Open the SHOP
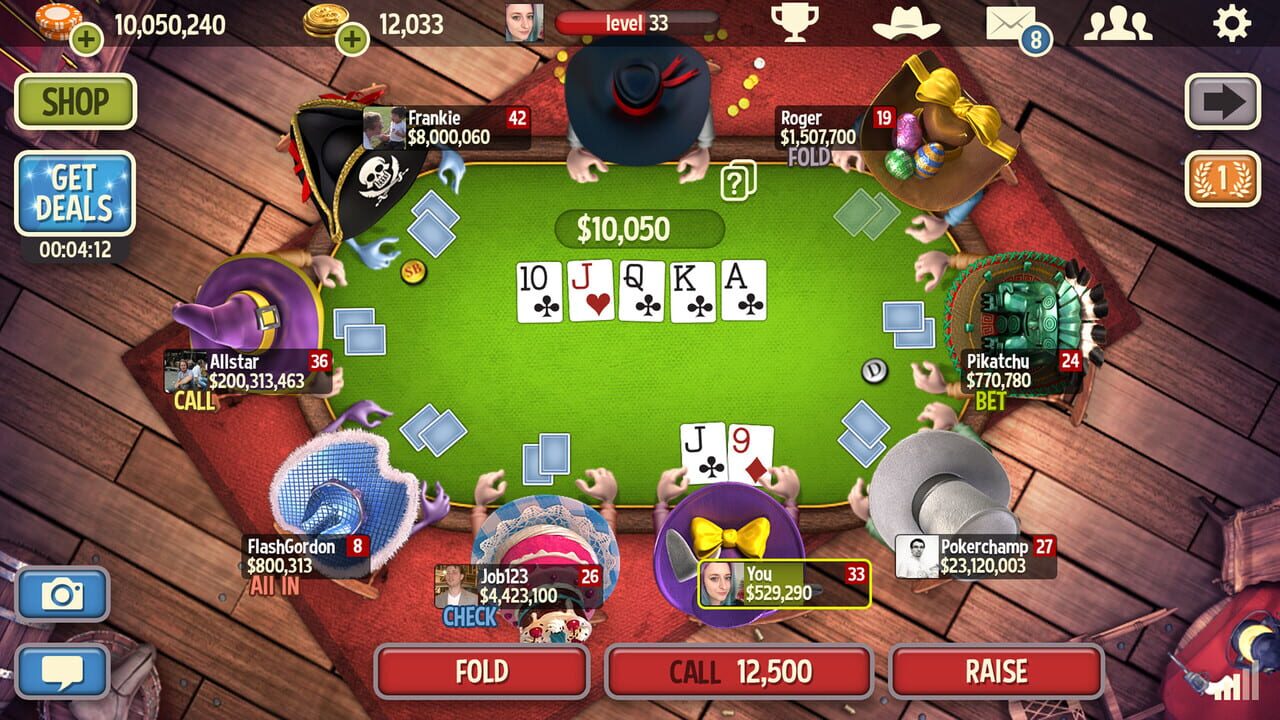Viewport: 1280px width, 720px height. pyautogui.click(x=74, y=103)
